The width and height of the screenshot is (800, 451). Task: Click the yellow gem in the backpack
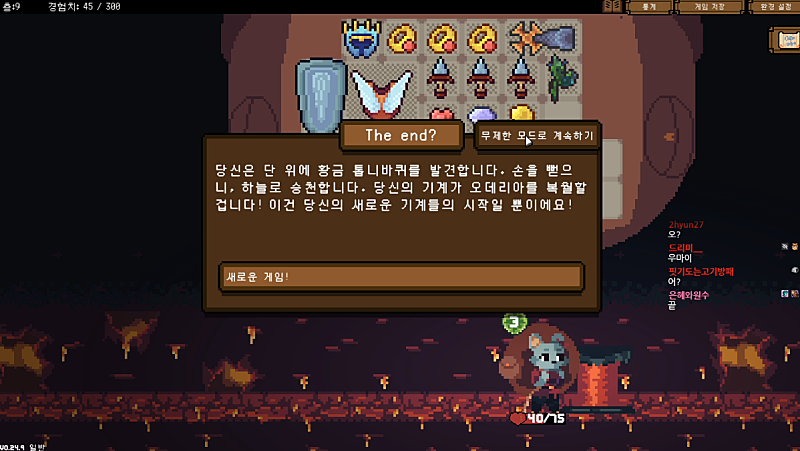523,113
